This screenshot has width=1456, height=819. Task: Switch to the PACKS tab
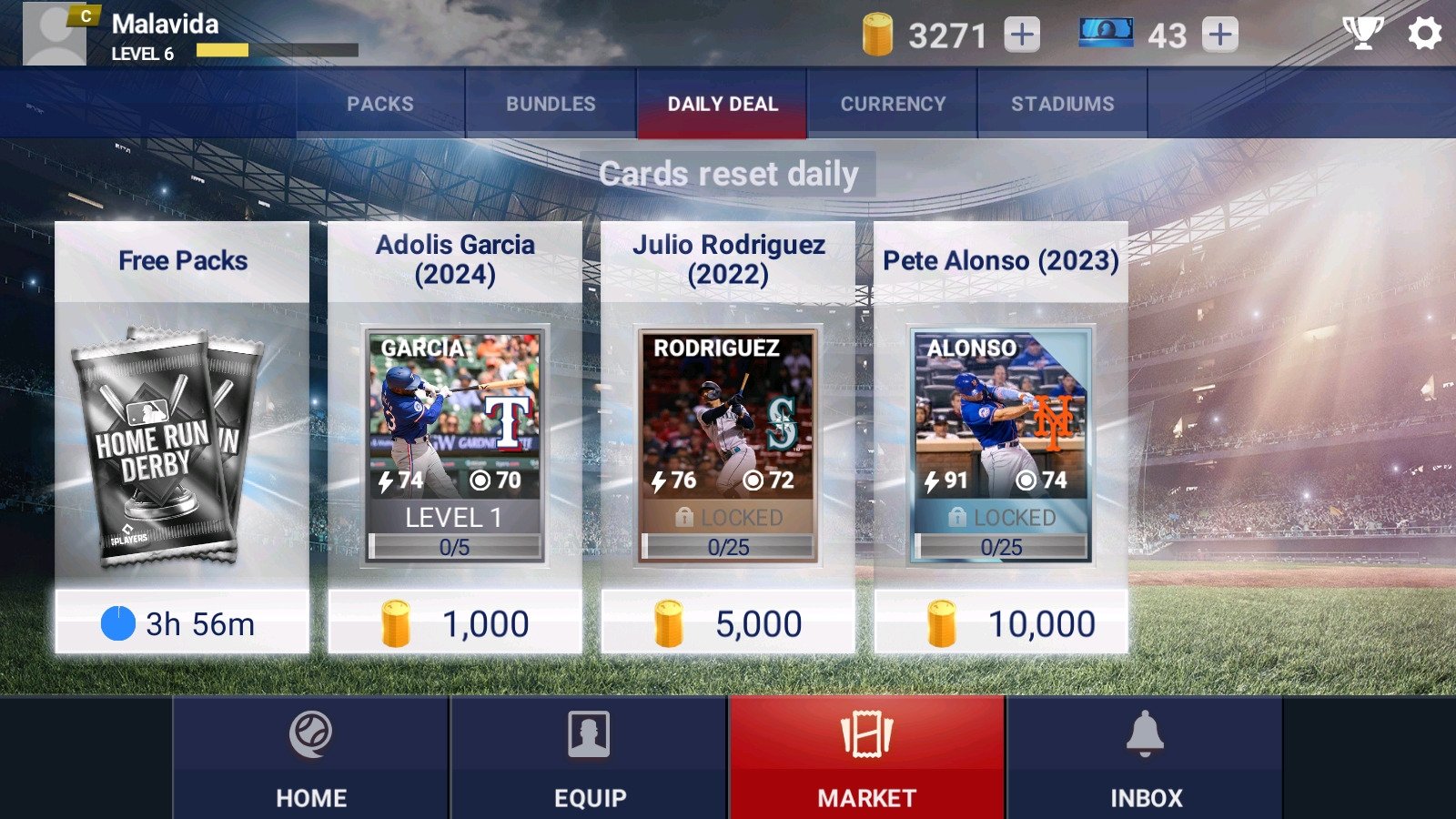coord(380,103)
